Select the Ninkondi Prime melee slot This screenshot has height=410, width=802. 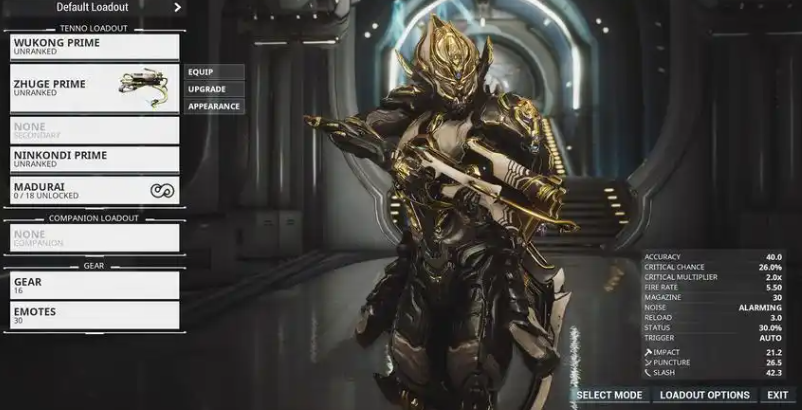[x=94, y=159]
